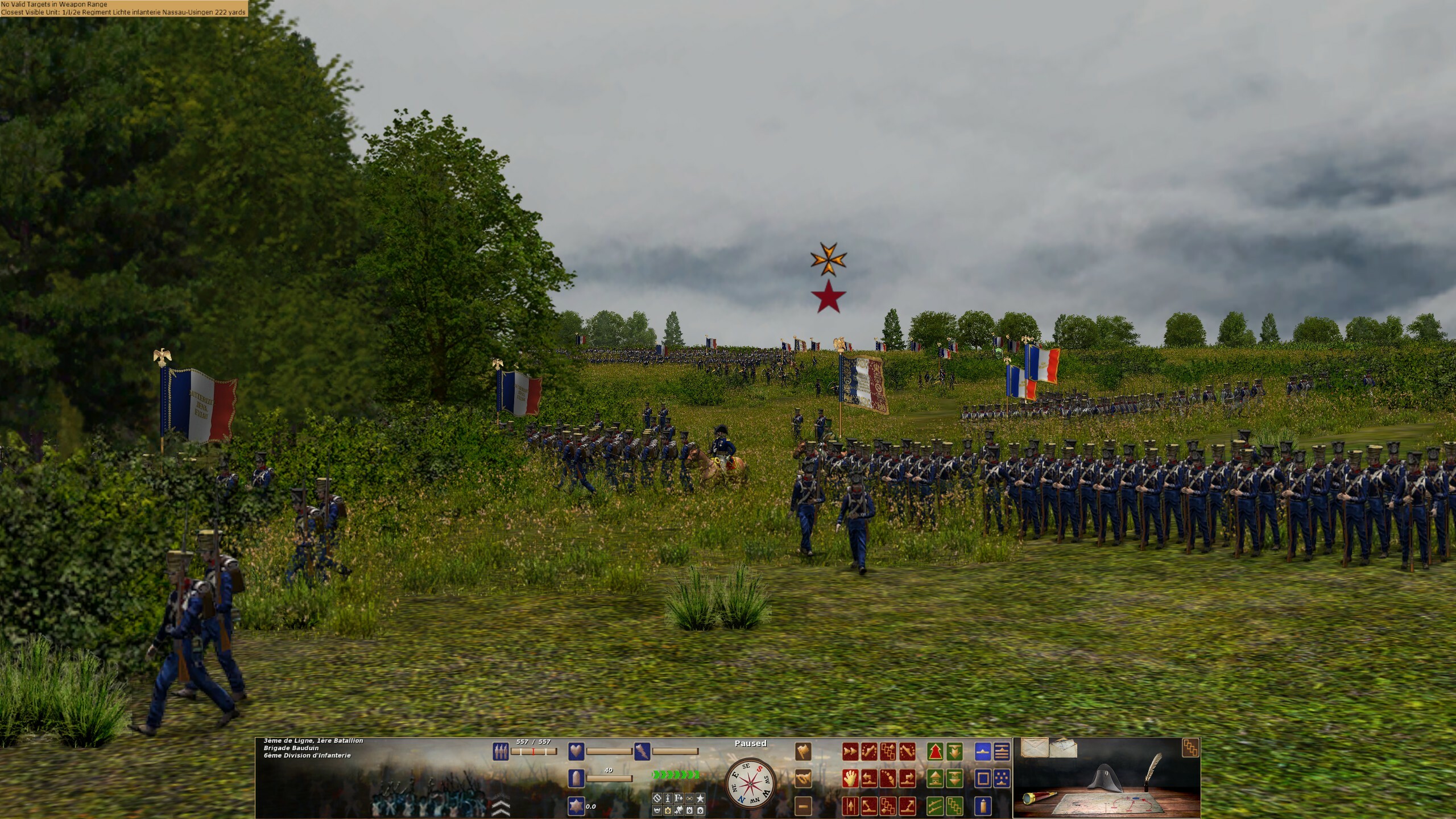Screen dimensions: 1456x819
Task: Collapse the green fall-back command group
Action: click(954, 751)
